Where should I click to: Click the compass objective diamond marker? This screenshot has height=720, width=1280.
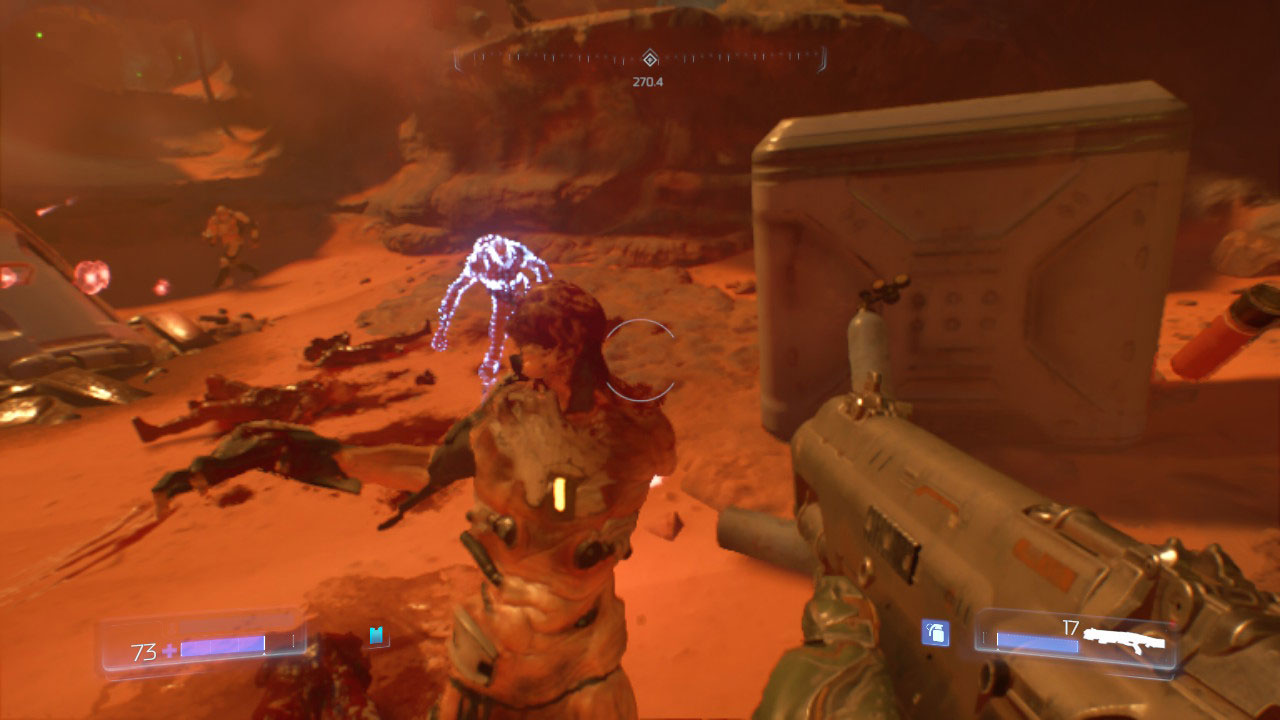(649, 58)
